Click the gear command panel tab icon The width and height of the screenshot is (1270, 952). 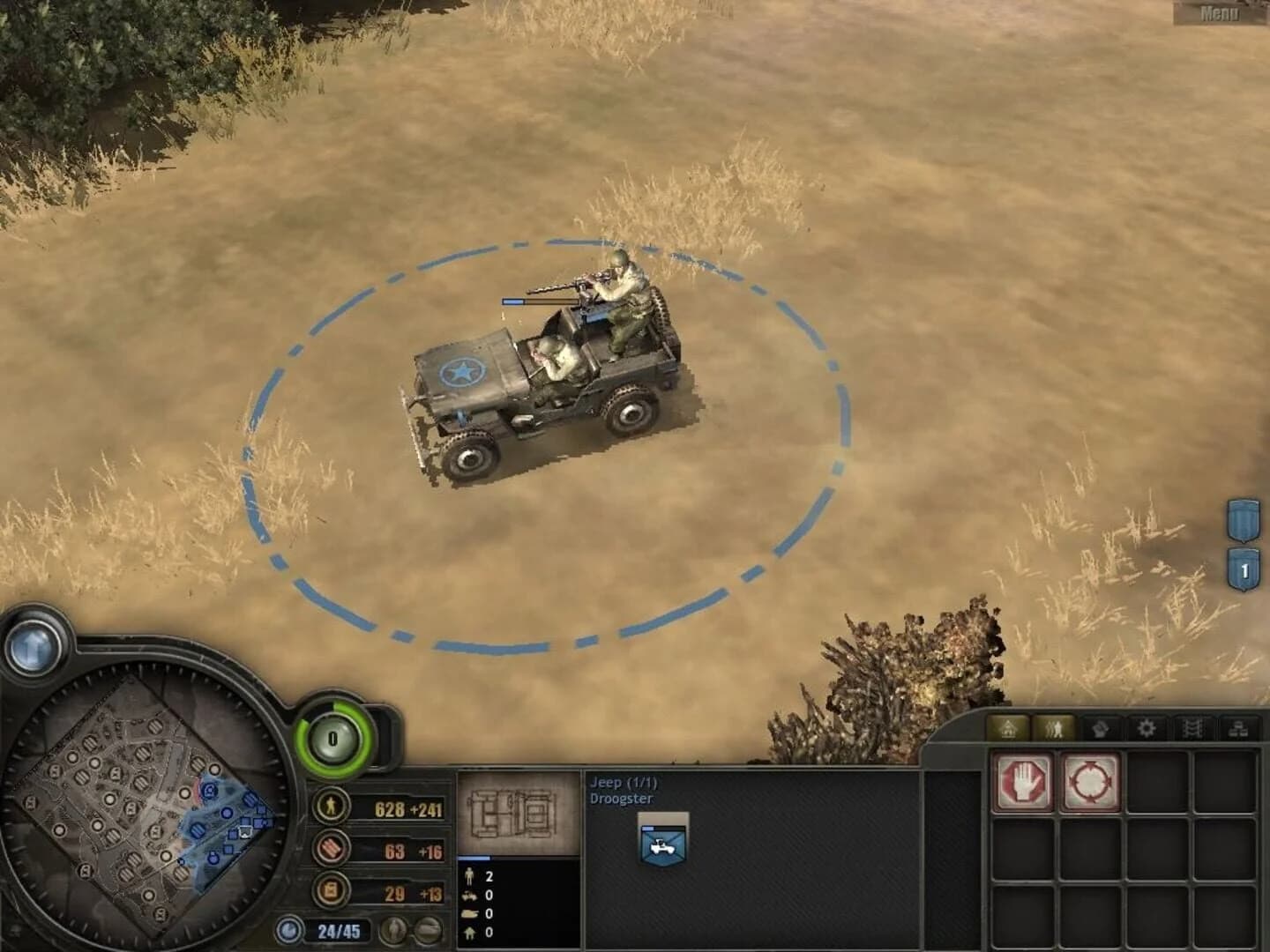coord(1148,728)
